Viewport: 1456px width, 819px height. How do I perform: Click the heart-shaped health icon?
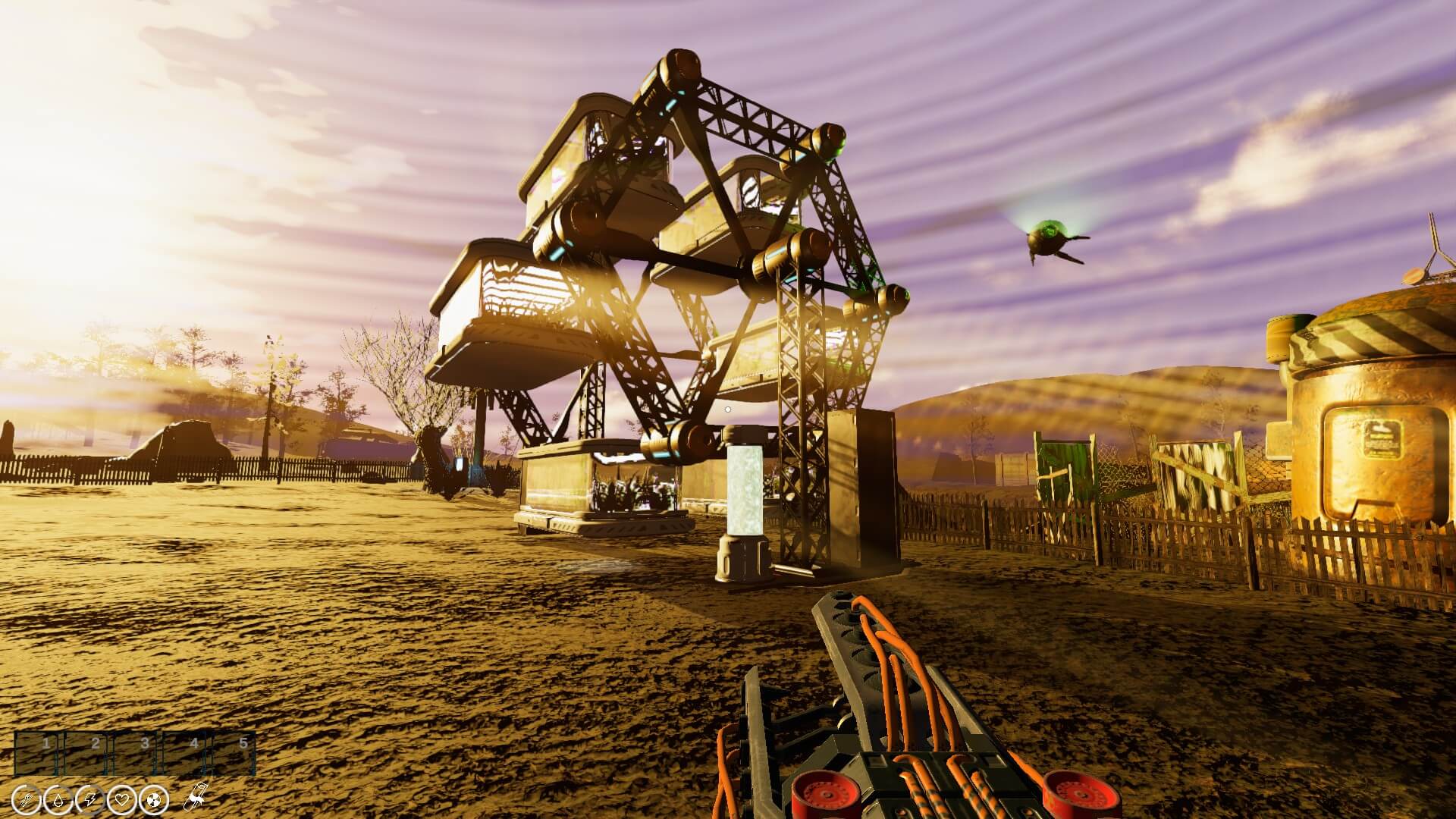click(x=122, y=800)
